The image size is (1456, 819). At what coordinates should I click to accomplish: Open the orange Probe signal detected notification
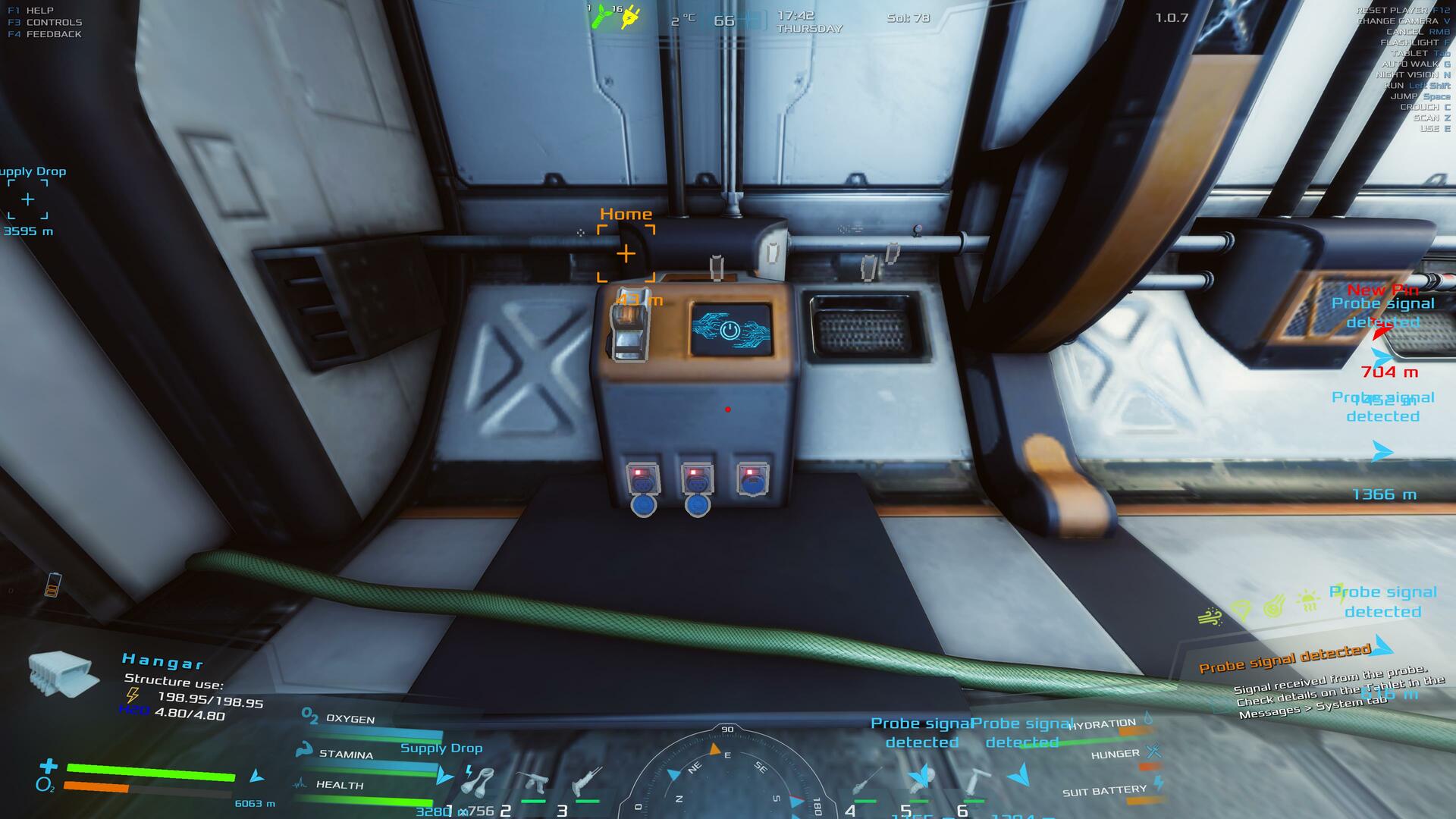coord(1285,659)
